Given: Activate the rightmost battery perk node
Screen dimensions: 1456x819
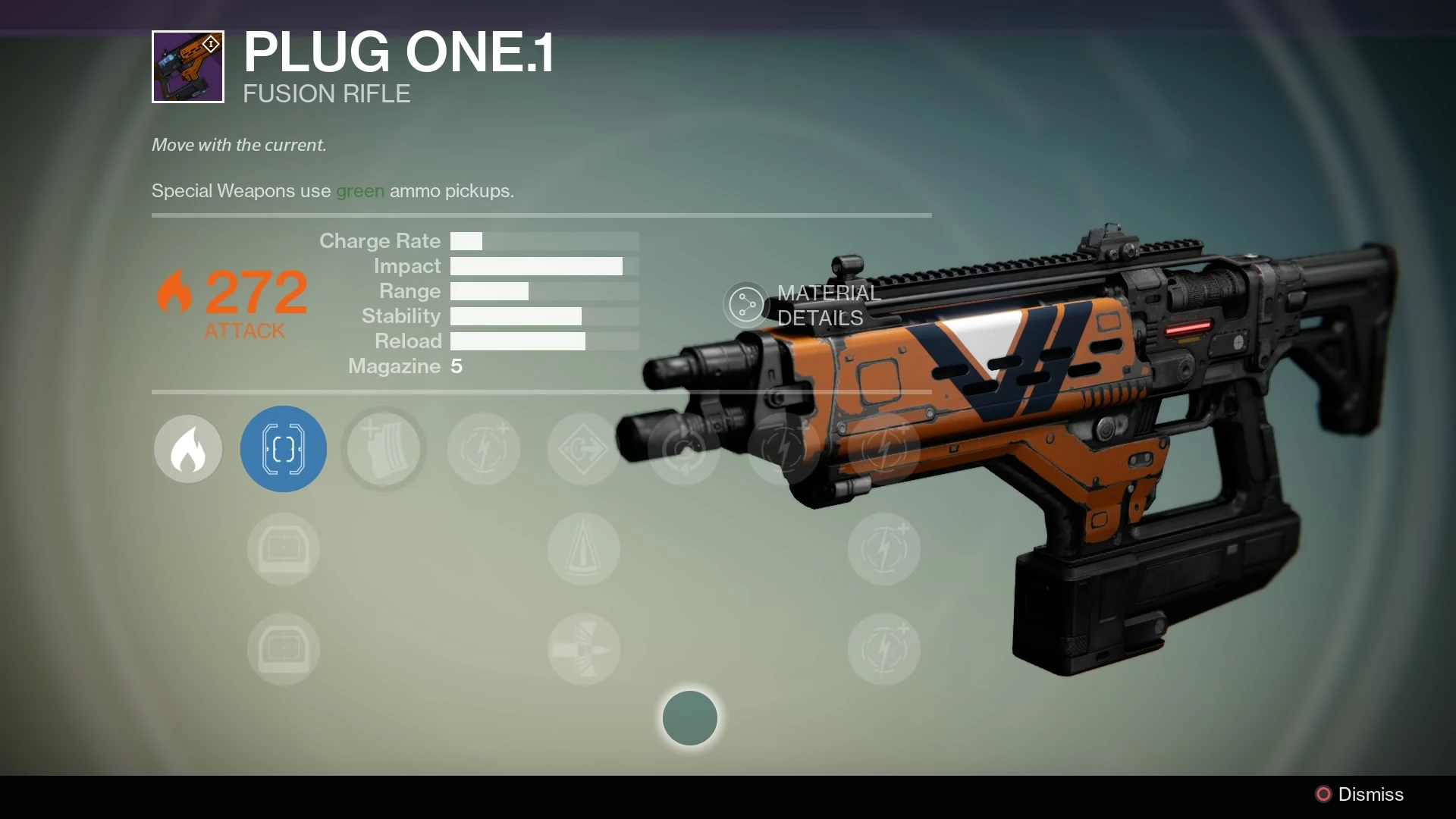Looking at the screenshot, I should (883, 548).
